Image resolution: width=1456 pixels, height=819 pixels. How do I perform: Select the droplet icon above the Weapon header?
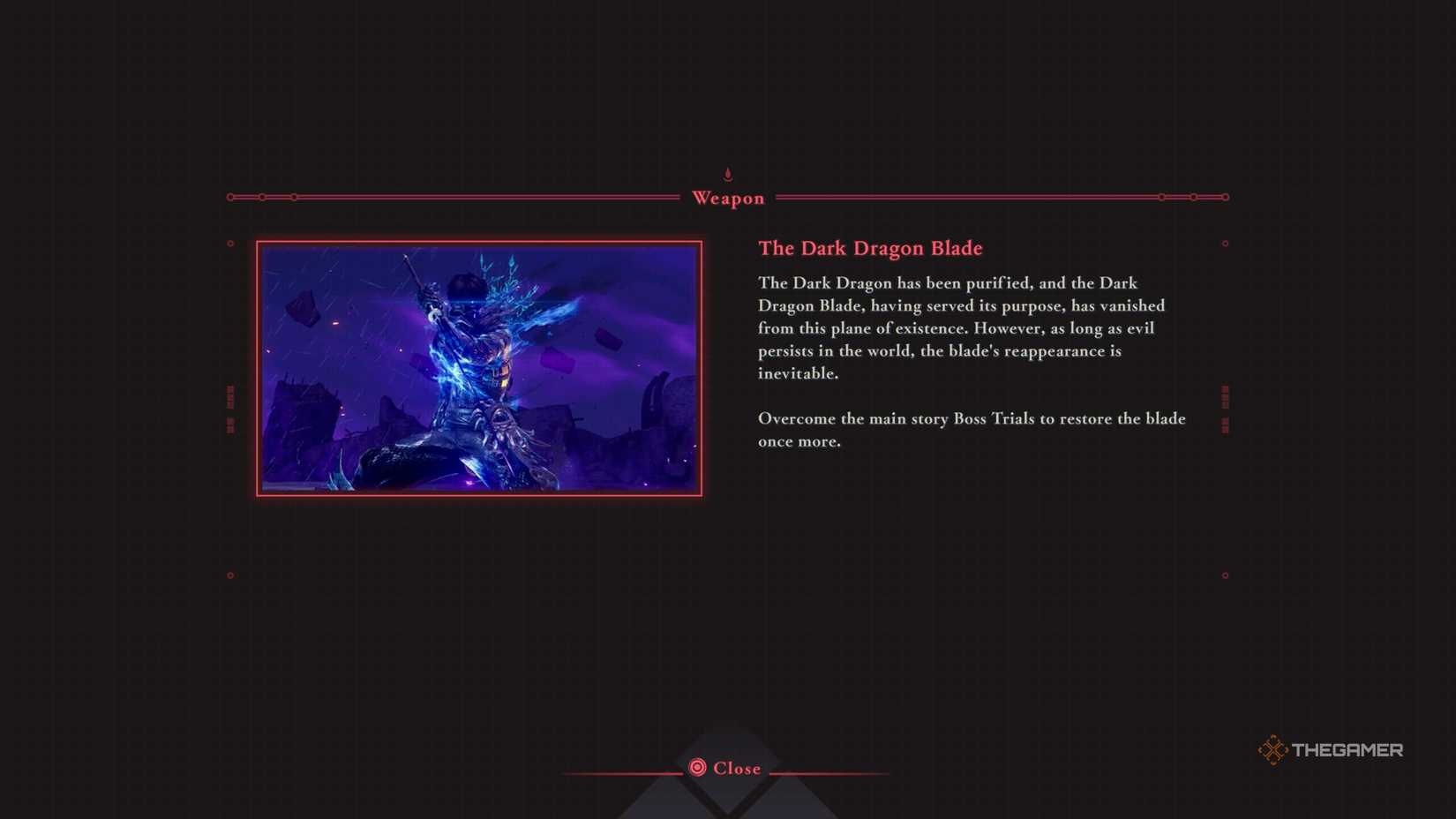(x=727, y=173)
